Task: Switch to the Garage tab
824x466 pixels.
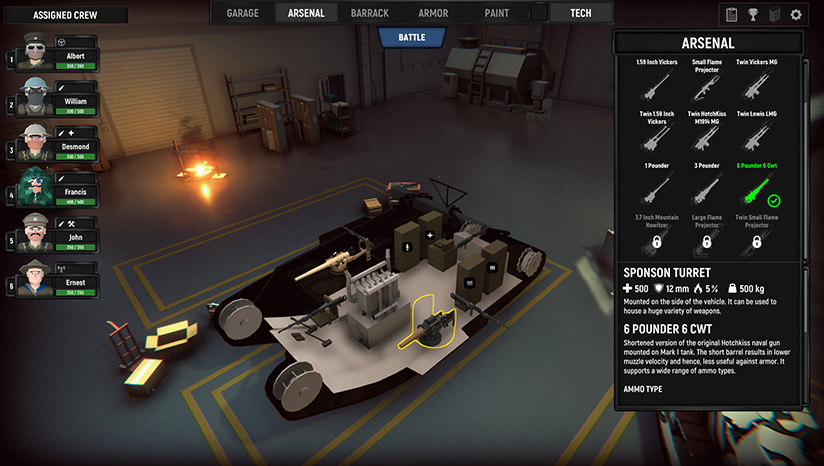Action: (242, 13)
